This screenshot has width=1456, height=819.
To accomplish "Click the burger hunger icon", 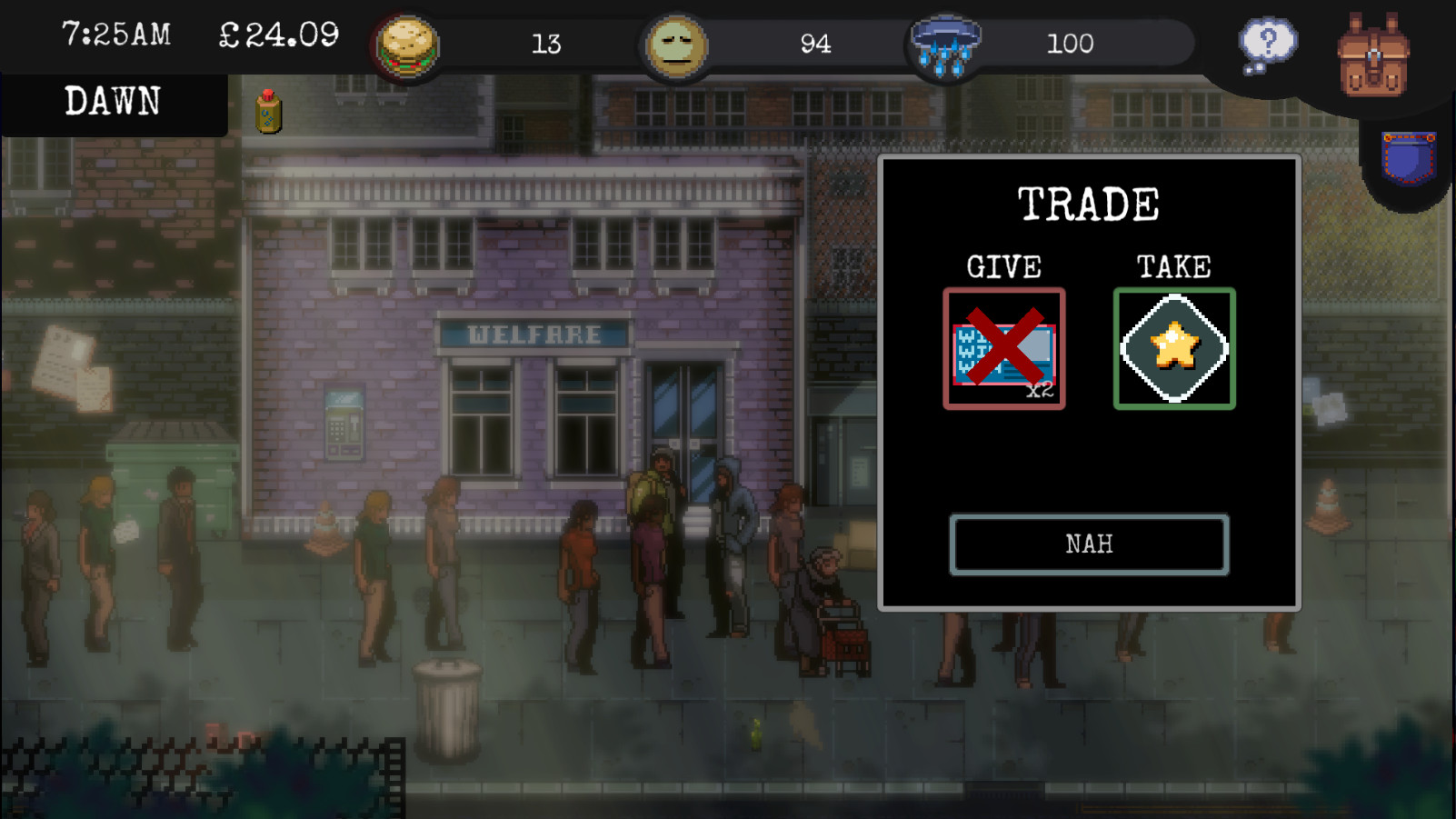I will [408, 45].
